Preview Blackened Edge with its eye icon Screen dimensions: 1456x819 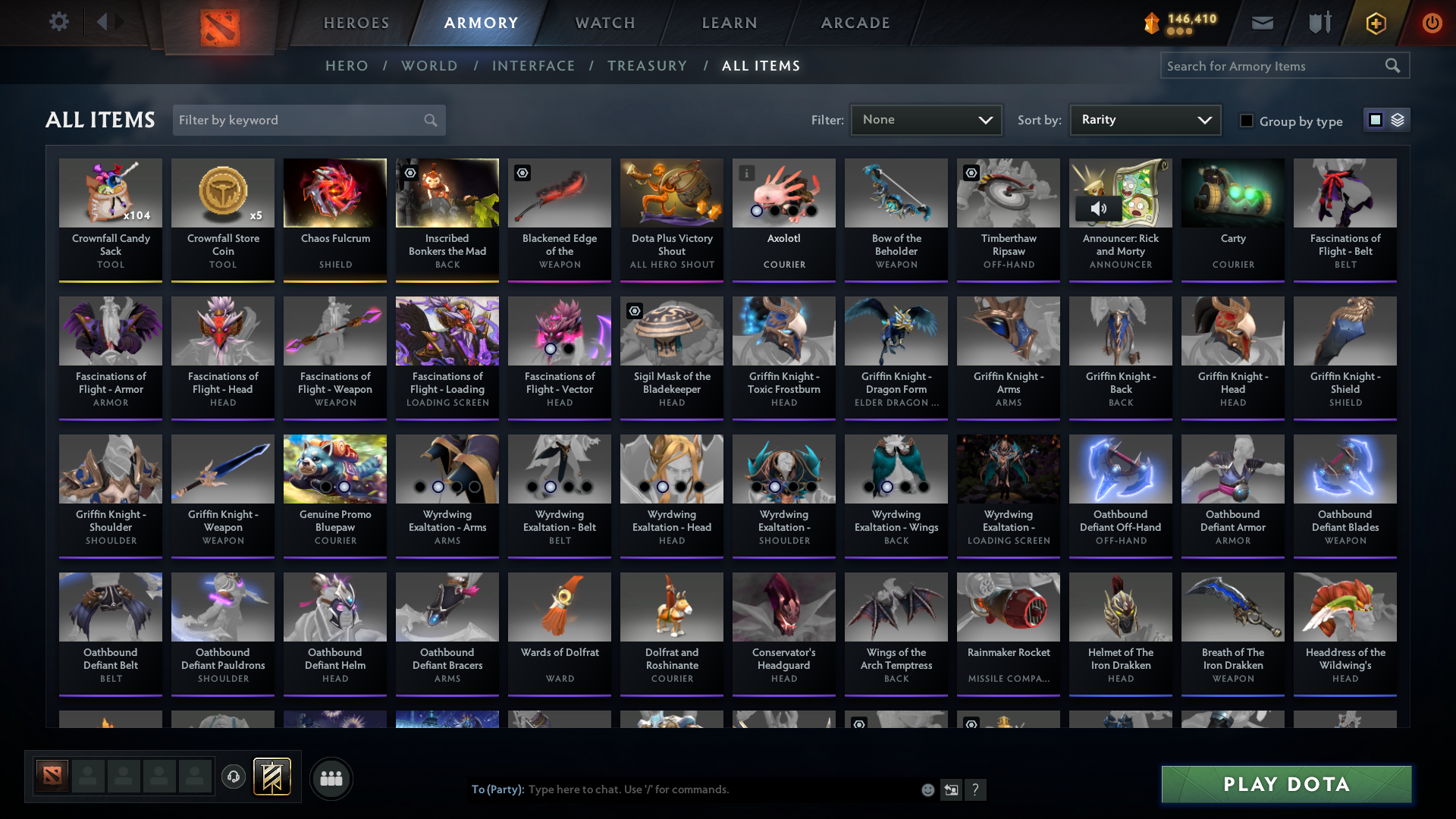pos(522,174)
